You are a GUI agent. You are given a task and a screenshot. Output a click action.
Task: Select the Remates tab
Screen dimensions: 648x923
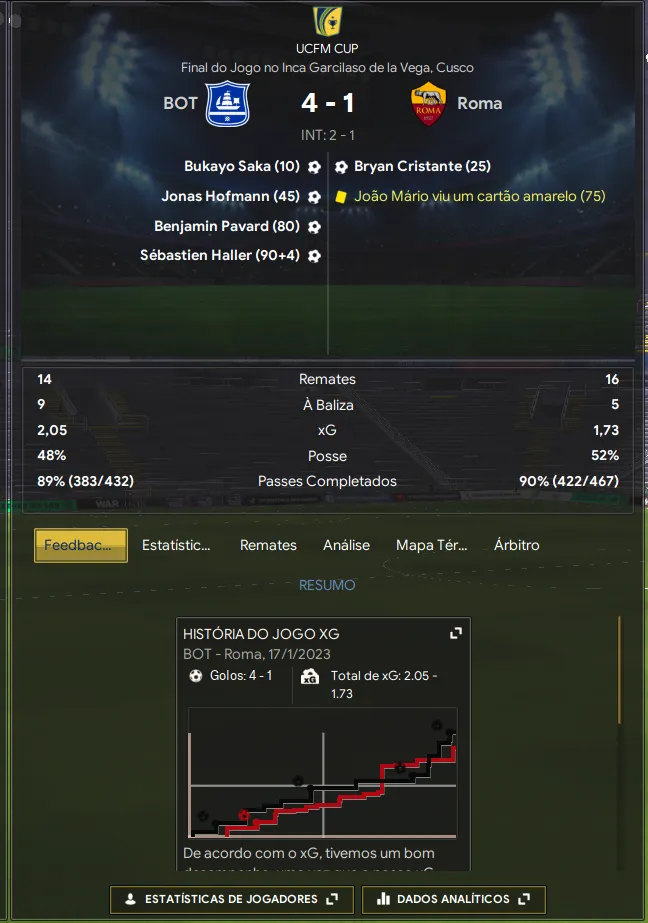pos(268,545)
